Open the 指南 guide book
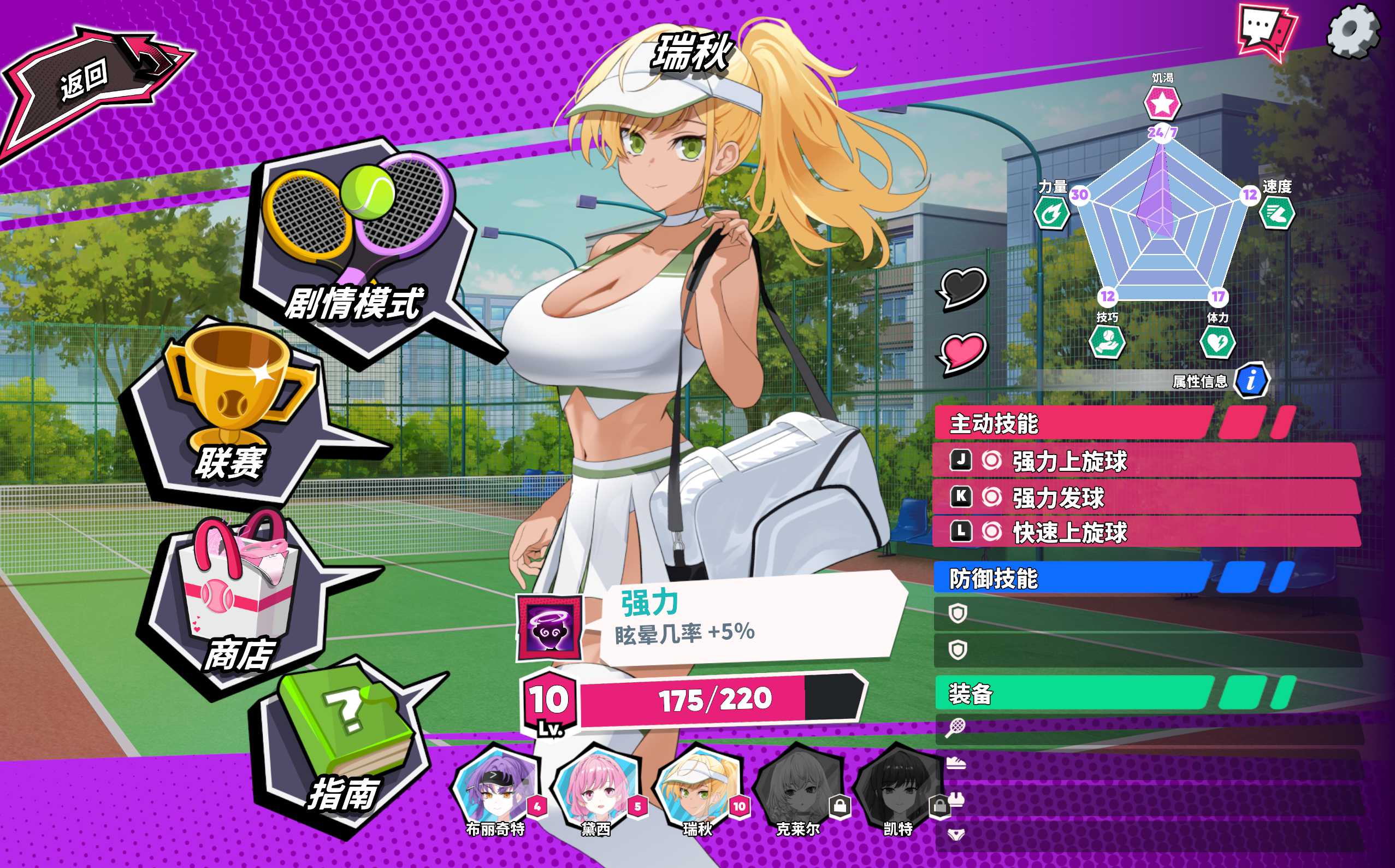This screenshot has width=1395, height=868. pos(344,746)
